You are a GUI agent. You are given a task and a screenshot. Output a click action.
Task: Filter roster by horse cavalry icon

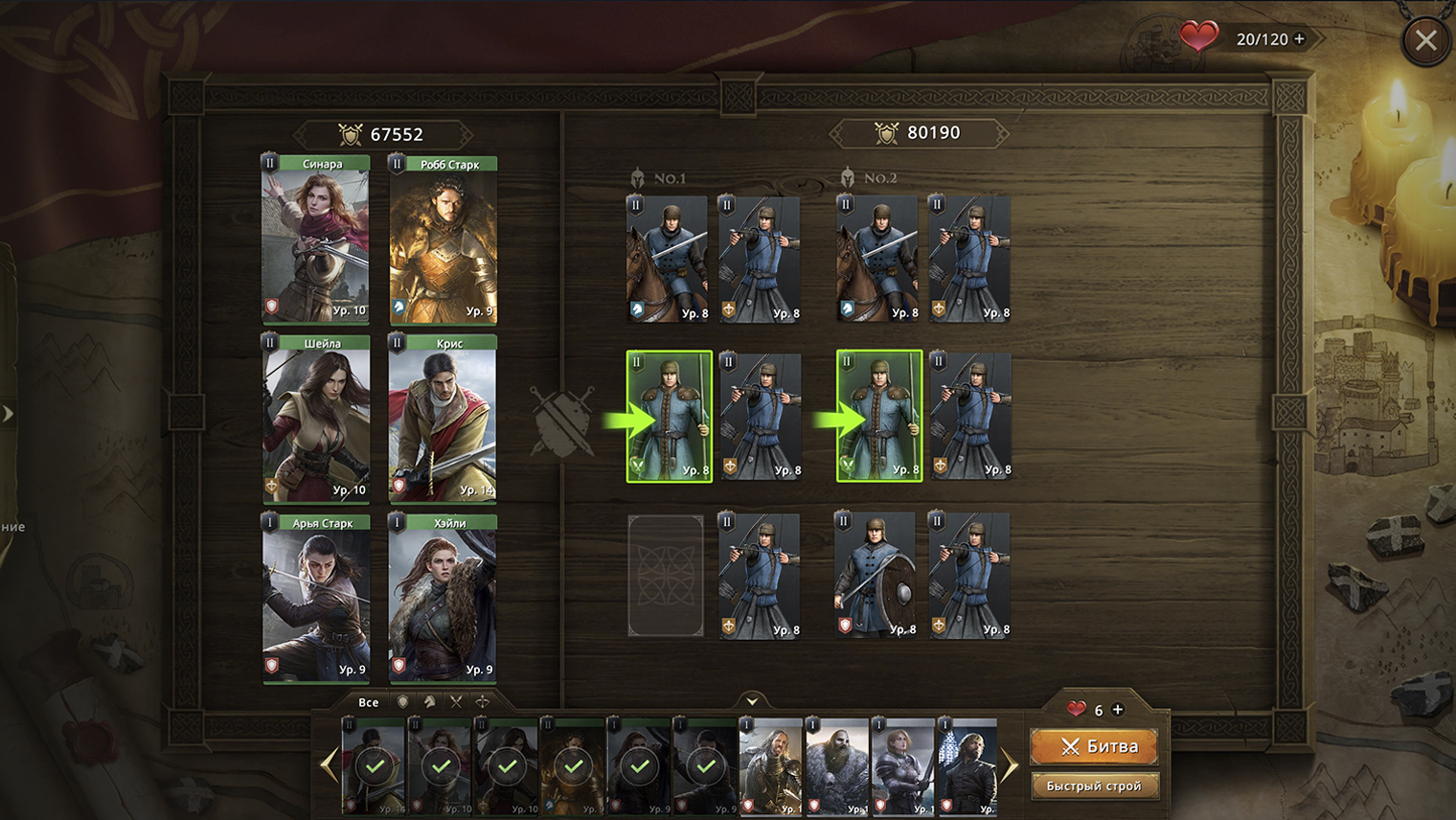coord(430,702)
